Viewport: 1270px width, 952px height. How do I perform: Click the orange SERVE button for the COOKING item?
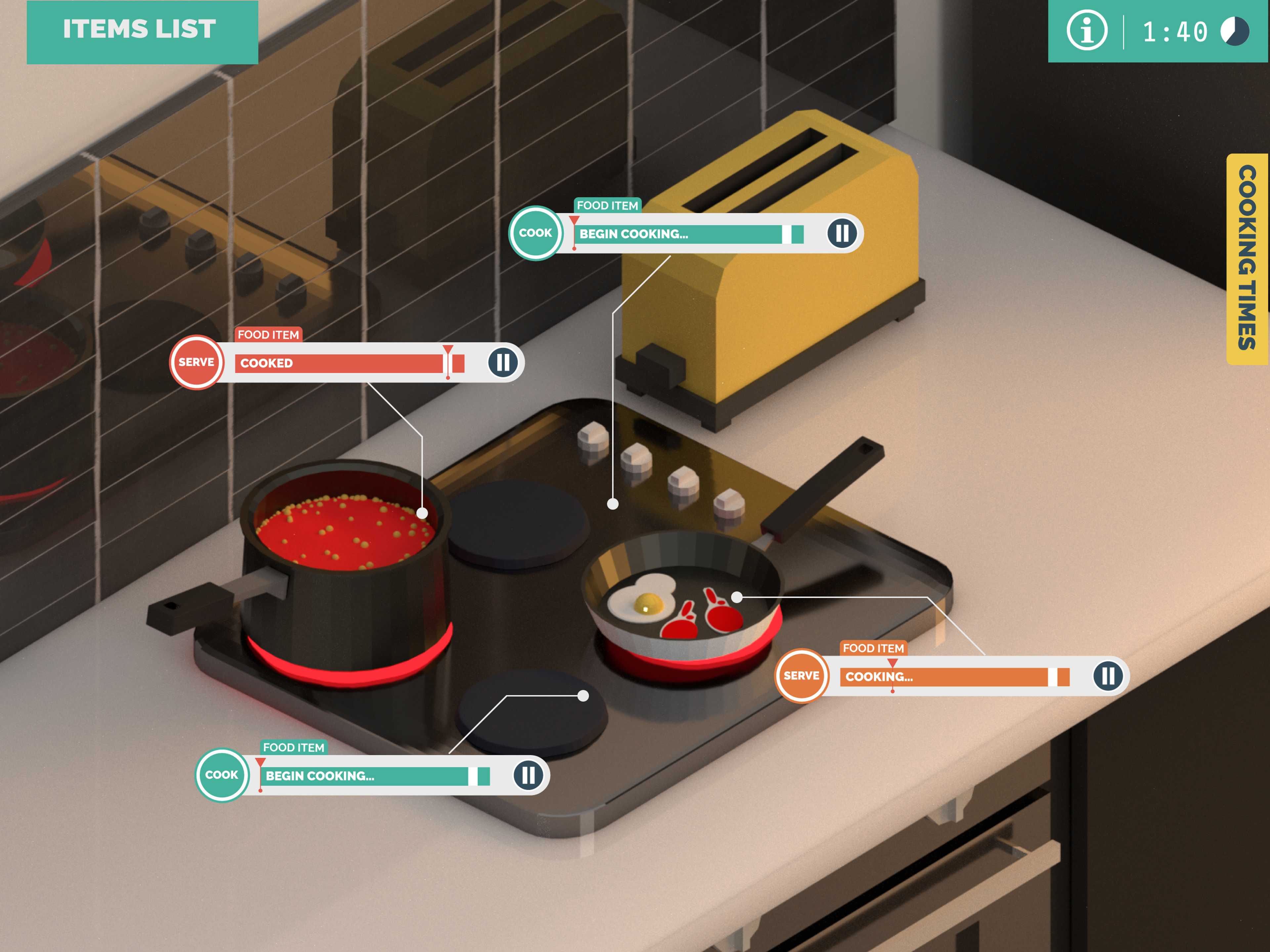(801, 676)
